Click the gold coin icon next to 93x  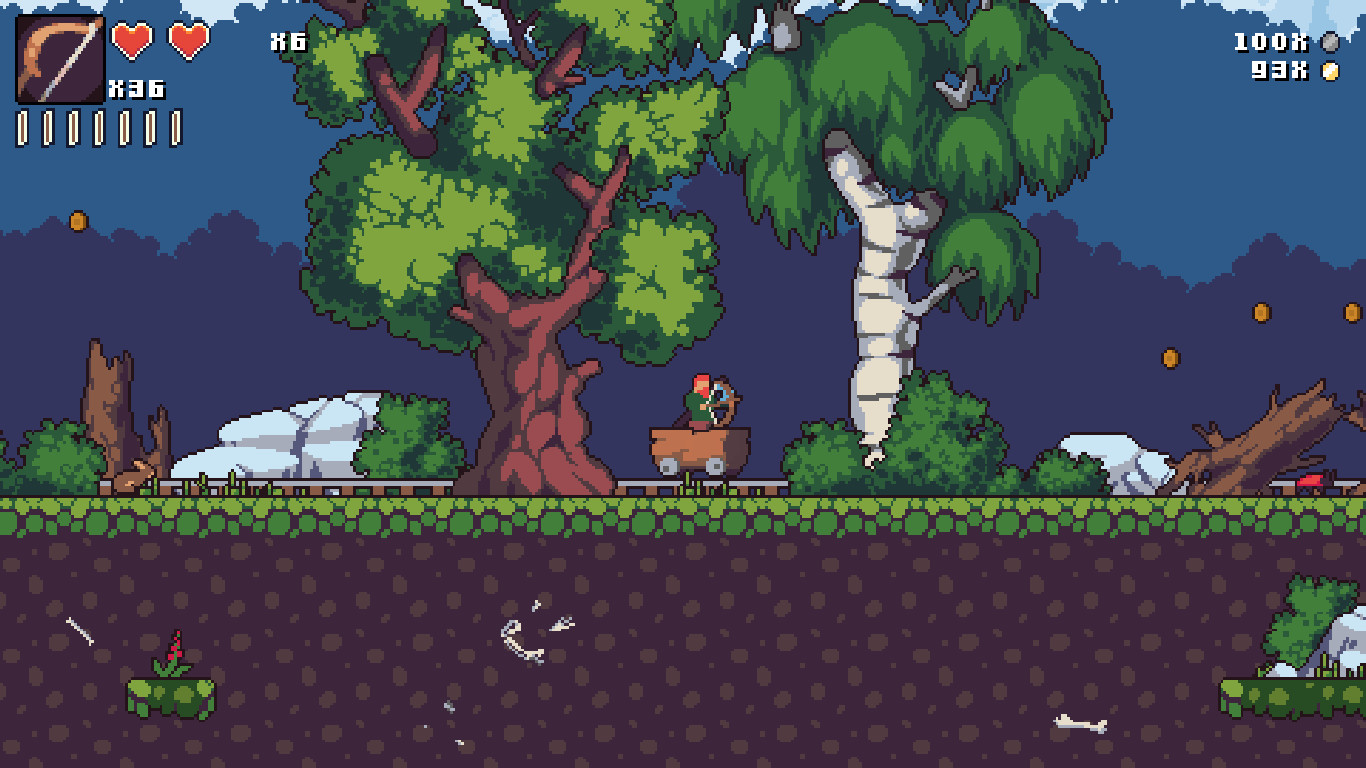pyautogui.click(x=1330, y=70)
